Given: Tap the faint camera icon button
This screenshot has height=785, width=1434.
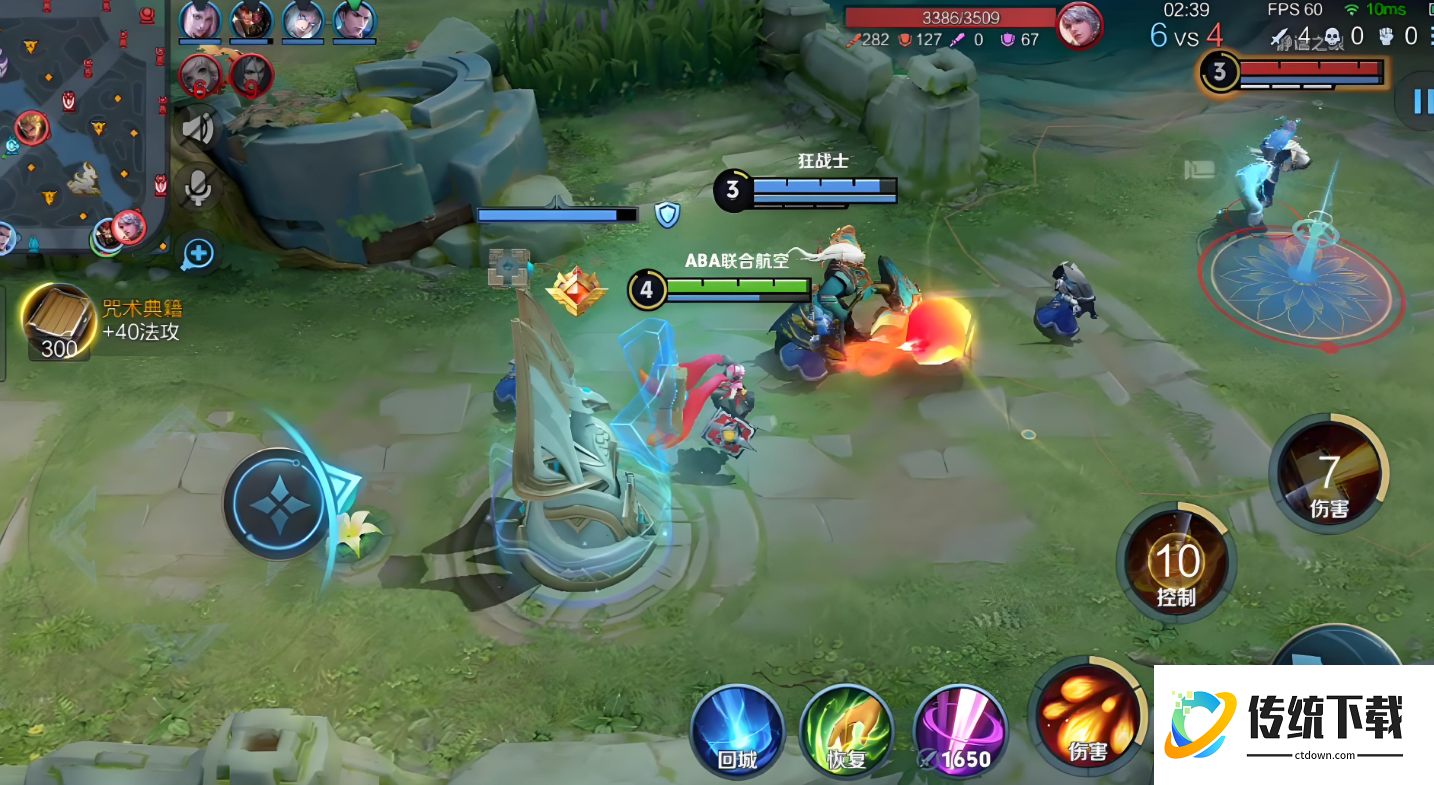Looking at the screenshot, I should 1199,169.
